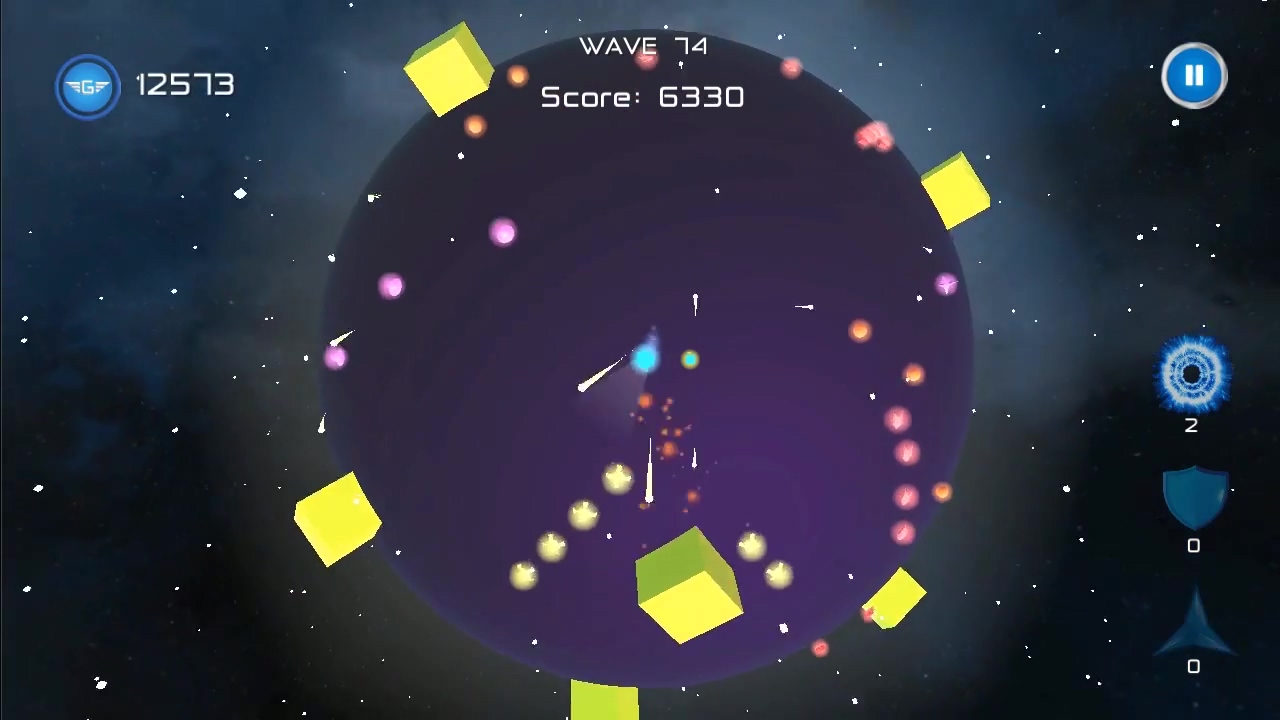Click the WAVE 74 heading text
Image resolution: width=1280 pixels, height=720 pixels.
[x=643, y=46]
